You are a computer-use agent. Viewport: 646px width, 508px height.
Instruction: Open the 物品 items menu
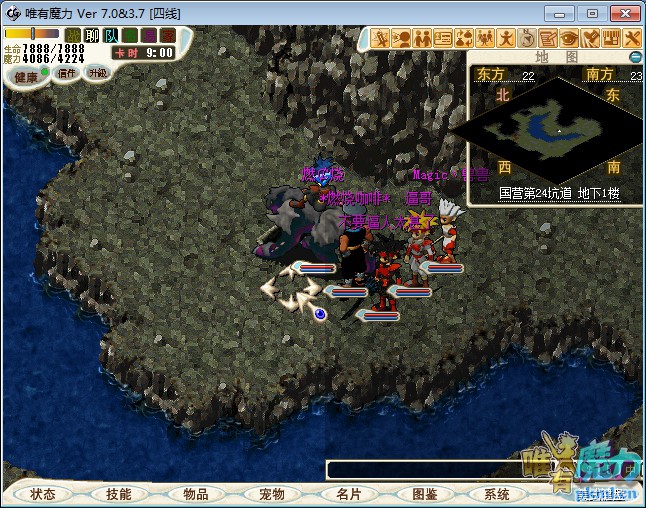pos(196,494)
